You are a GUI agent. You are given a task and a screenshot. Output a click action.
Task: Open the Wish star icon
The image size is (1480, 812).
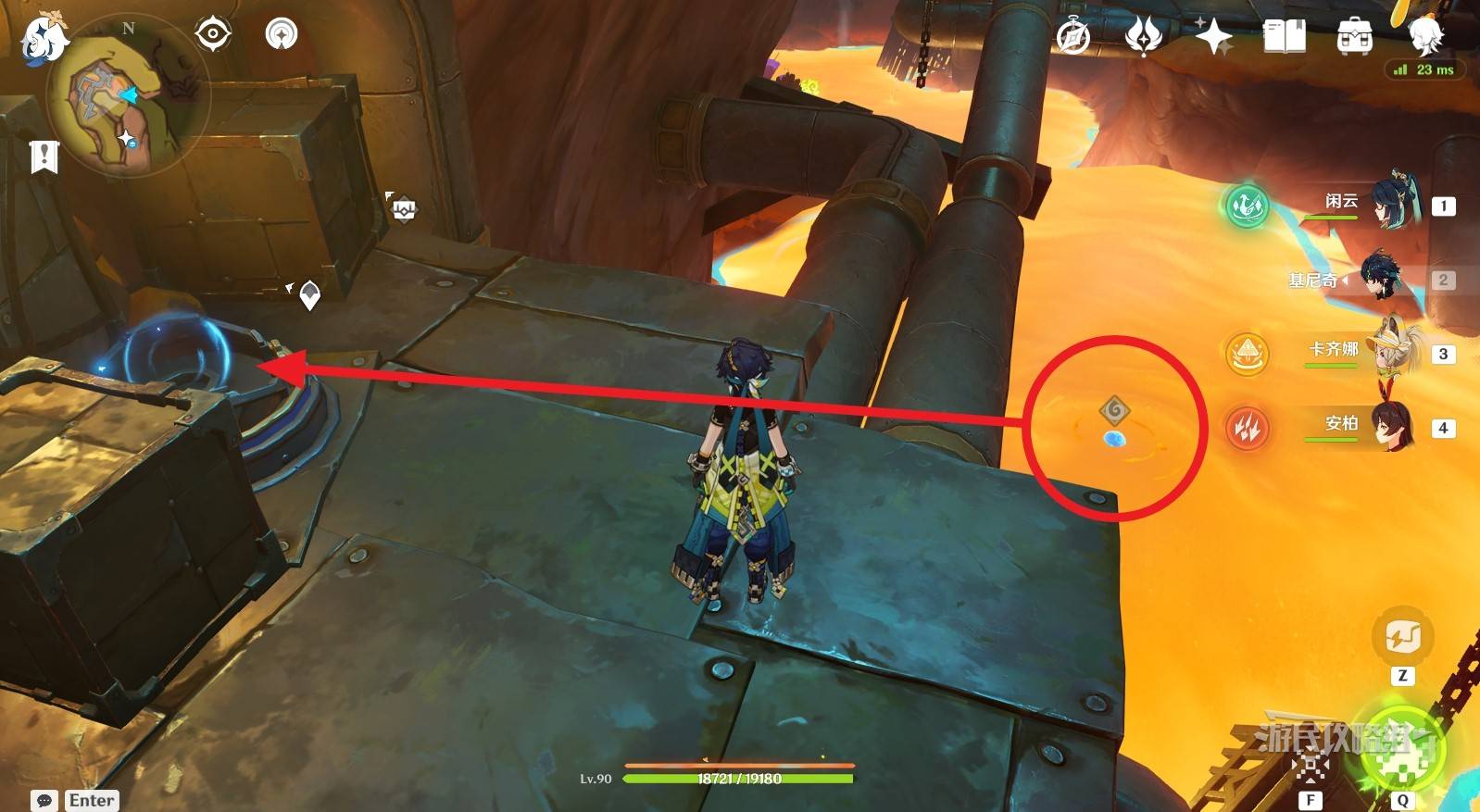[x=1213, y=37]
